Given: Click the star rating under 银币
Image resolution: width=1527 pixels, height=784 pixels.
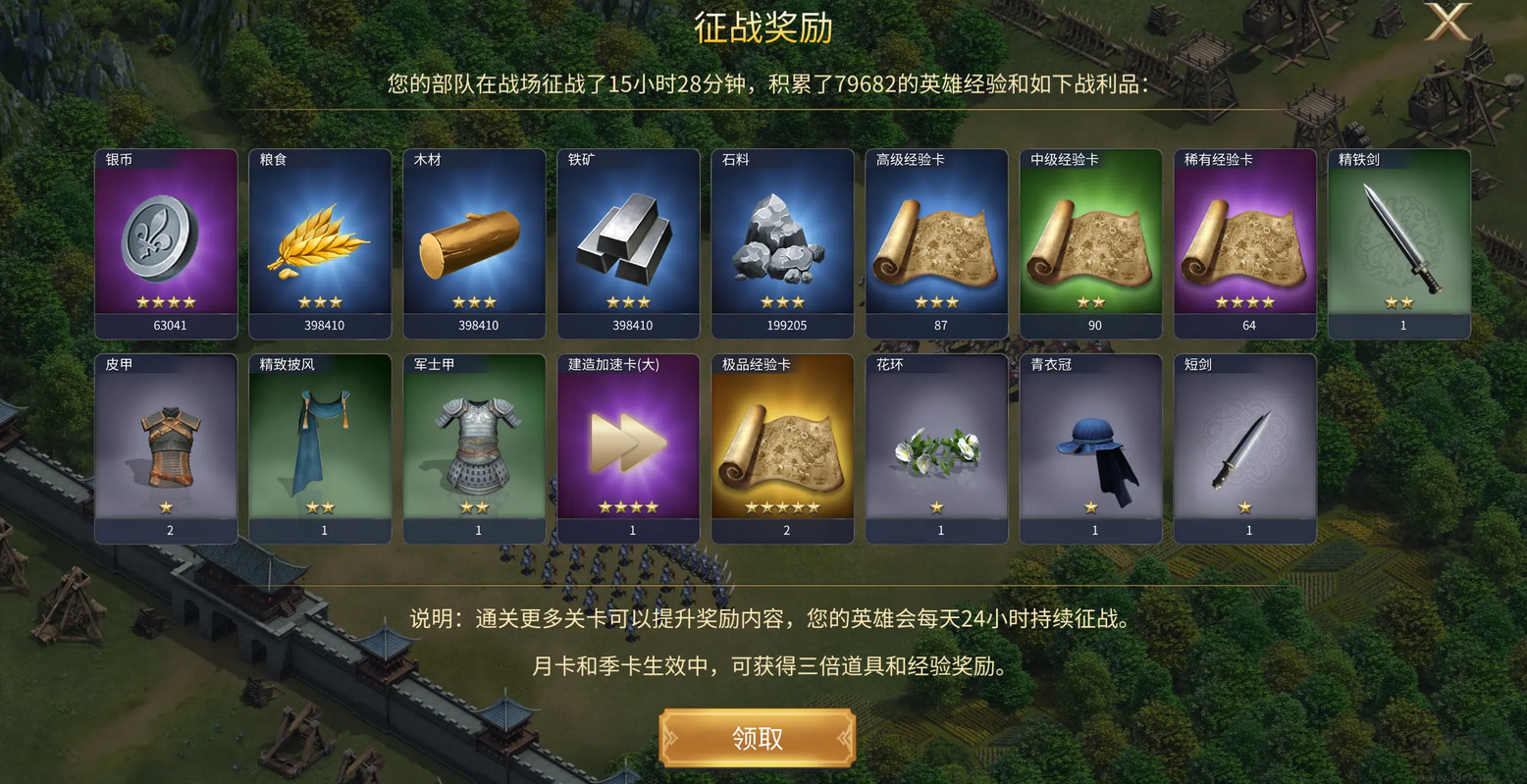Looking at the screenshot, I should [x=166, y=300].
